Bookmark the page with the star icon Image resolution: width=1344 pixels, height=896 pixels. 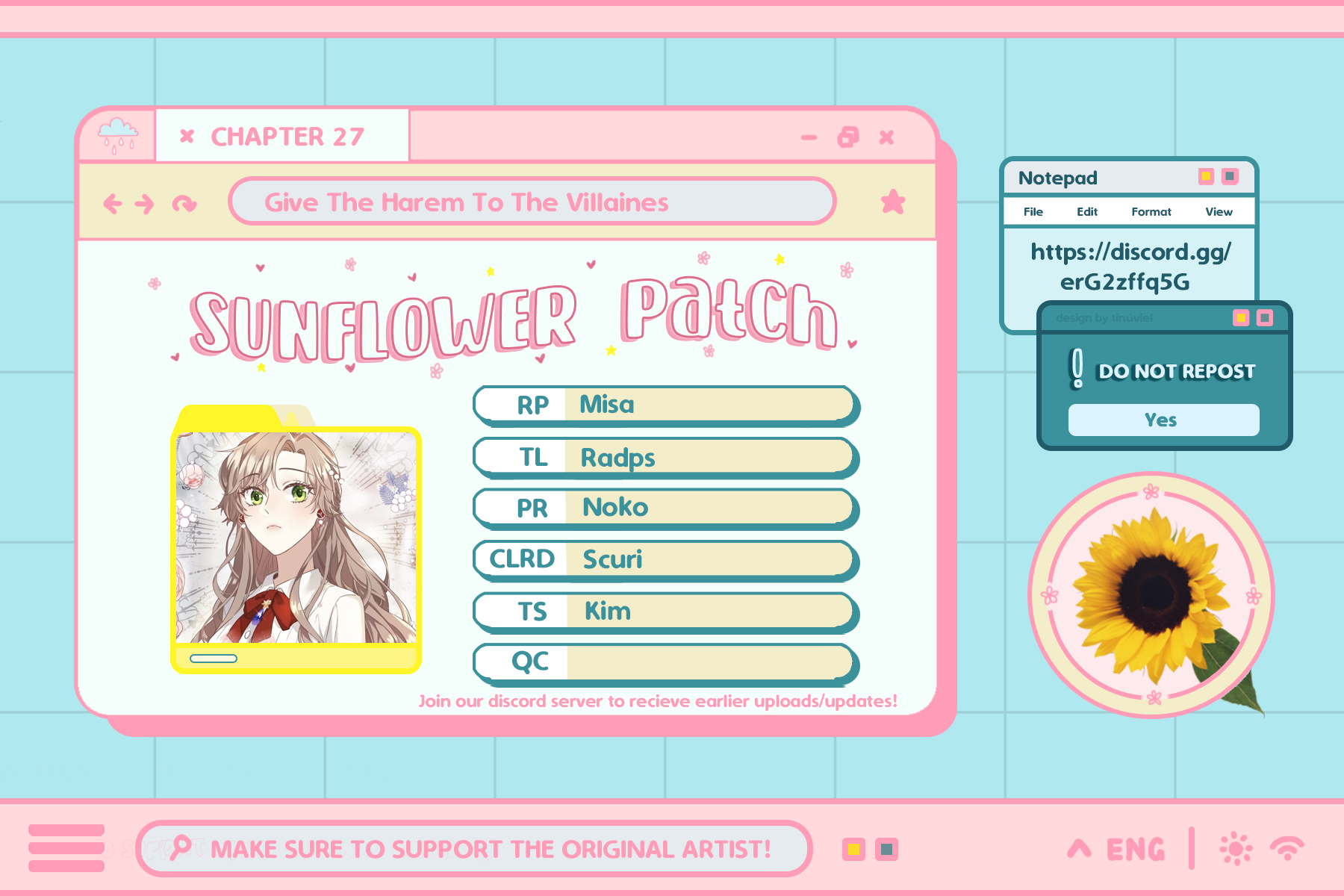click(x=892, y=202)
